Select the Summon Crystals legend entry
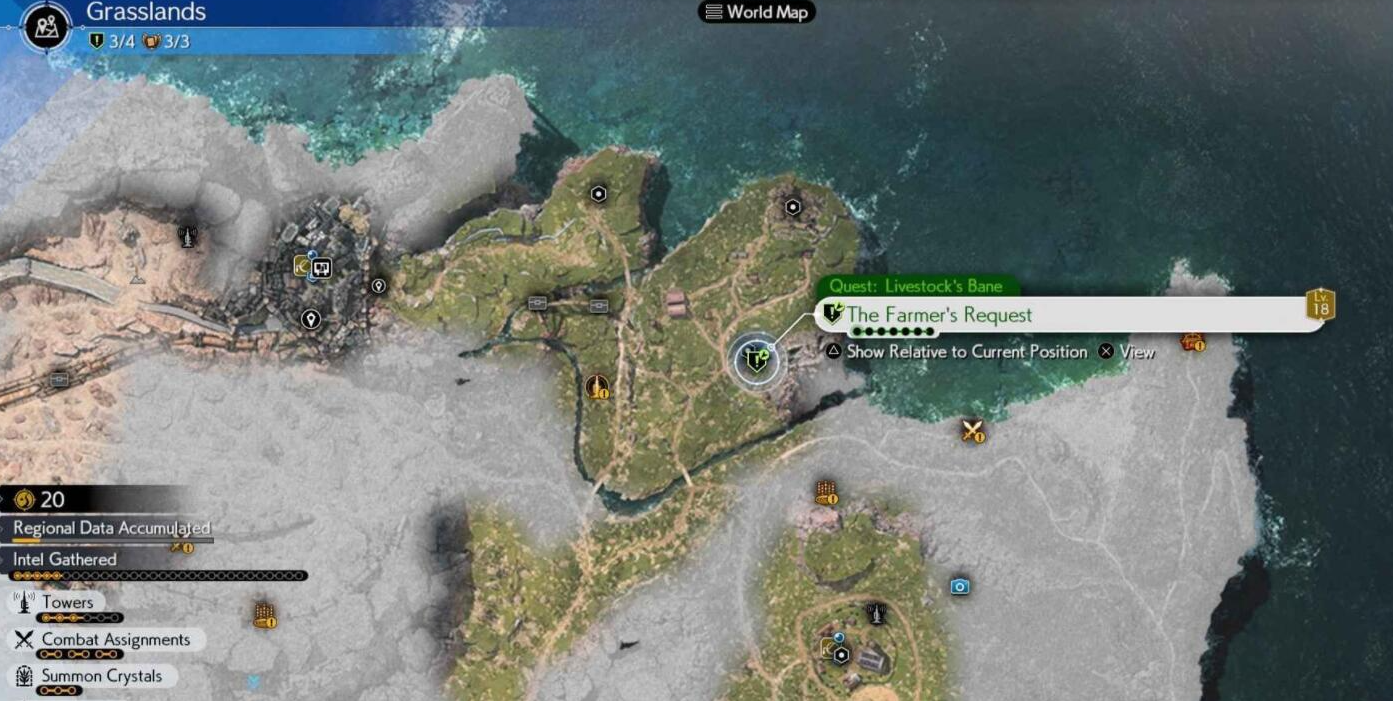Image resolution: width=1393 pixels, height=701 pixels. [100, 676]
